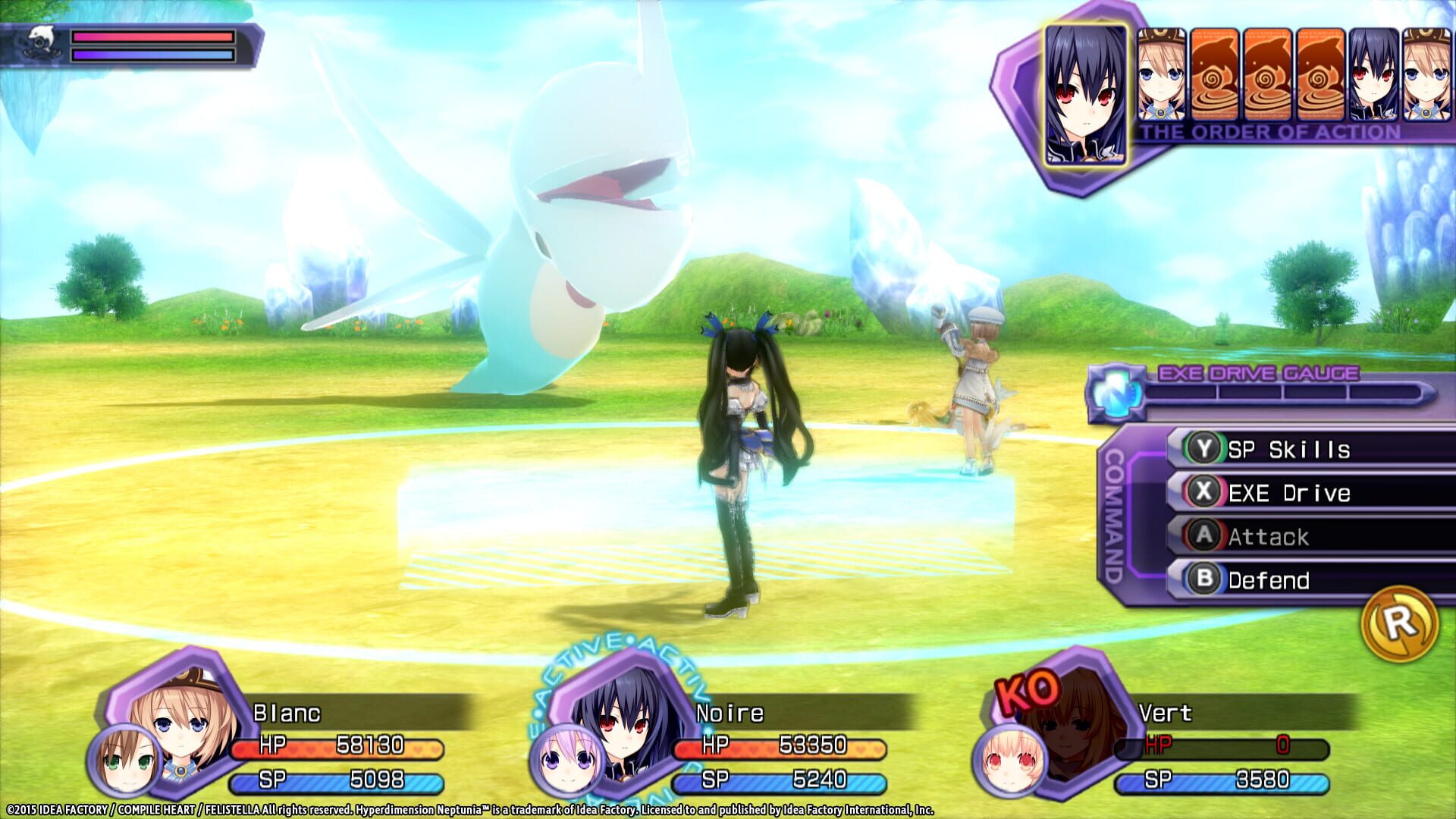Select the Y button circle for SP Skills

[x=1206, y=449]
